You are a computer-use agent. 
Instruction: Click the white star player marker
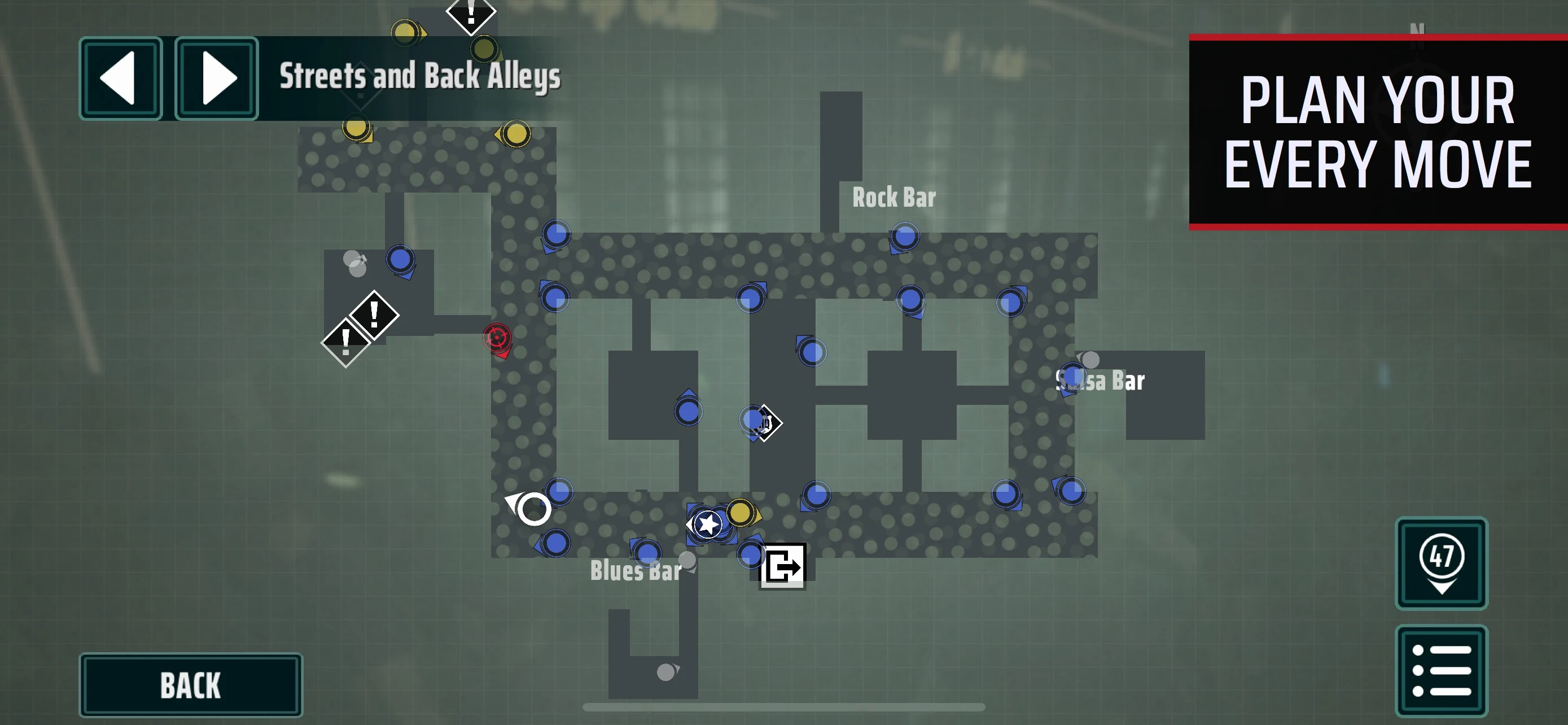[707, 524]
